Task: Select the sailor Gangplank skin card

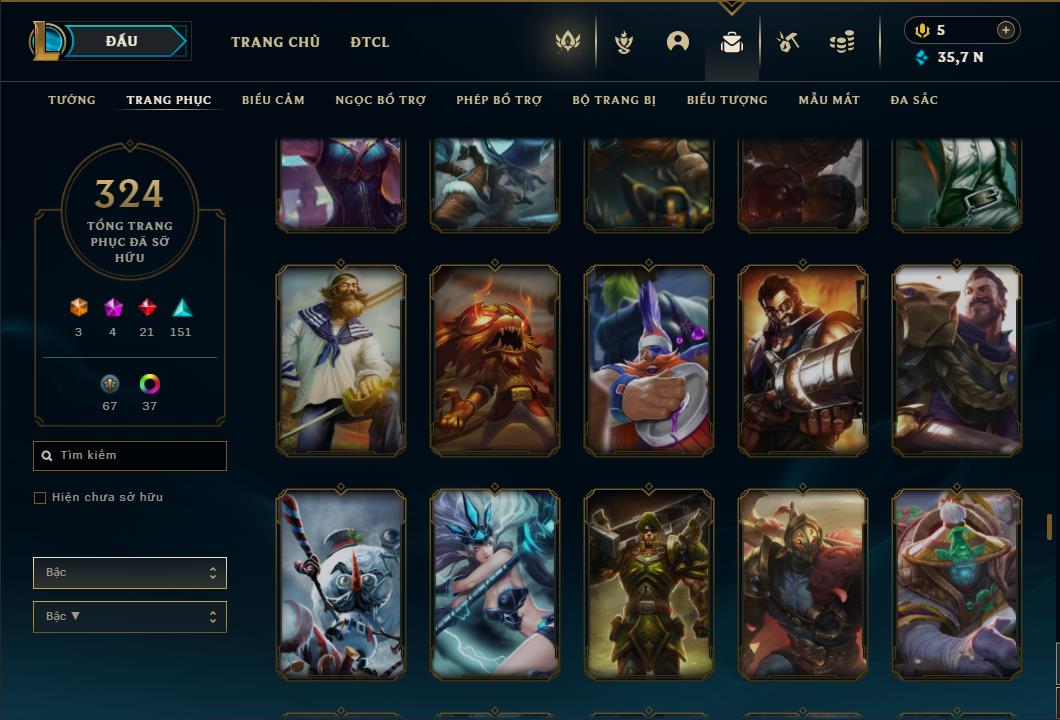Action: [x=341, y=361]
